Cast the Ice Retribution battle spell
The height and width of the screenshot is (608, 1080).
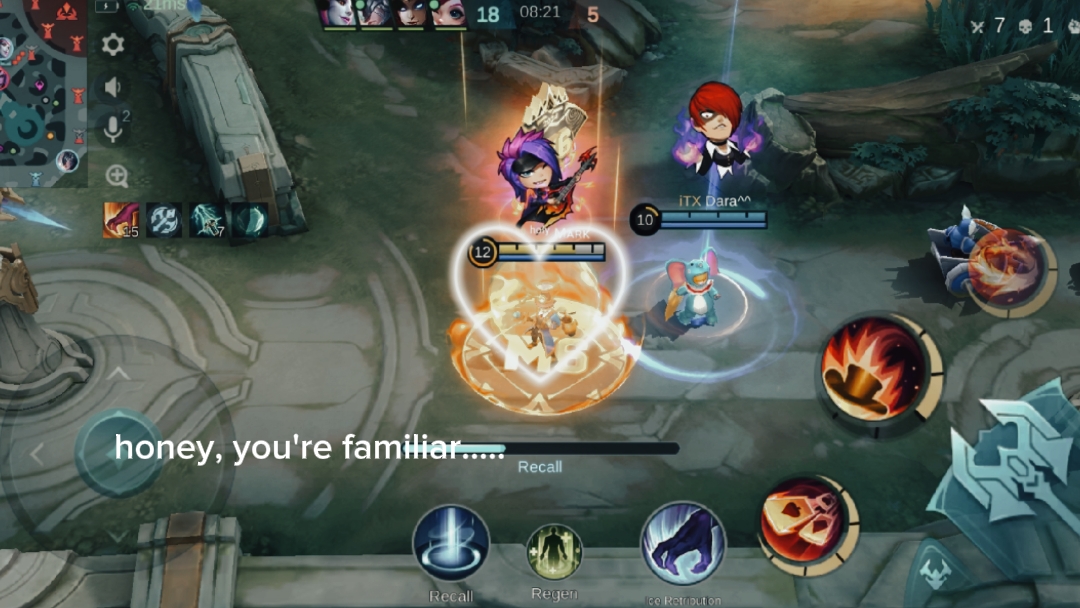click(683, 545)
